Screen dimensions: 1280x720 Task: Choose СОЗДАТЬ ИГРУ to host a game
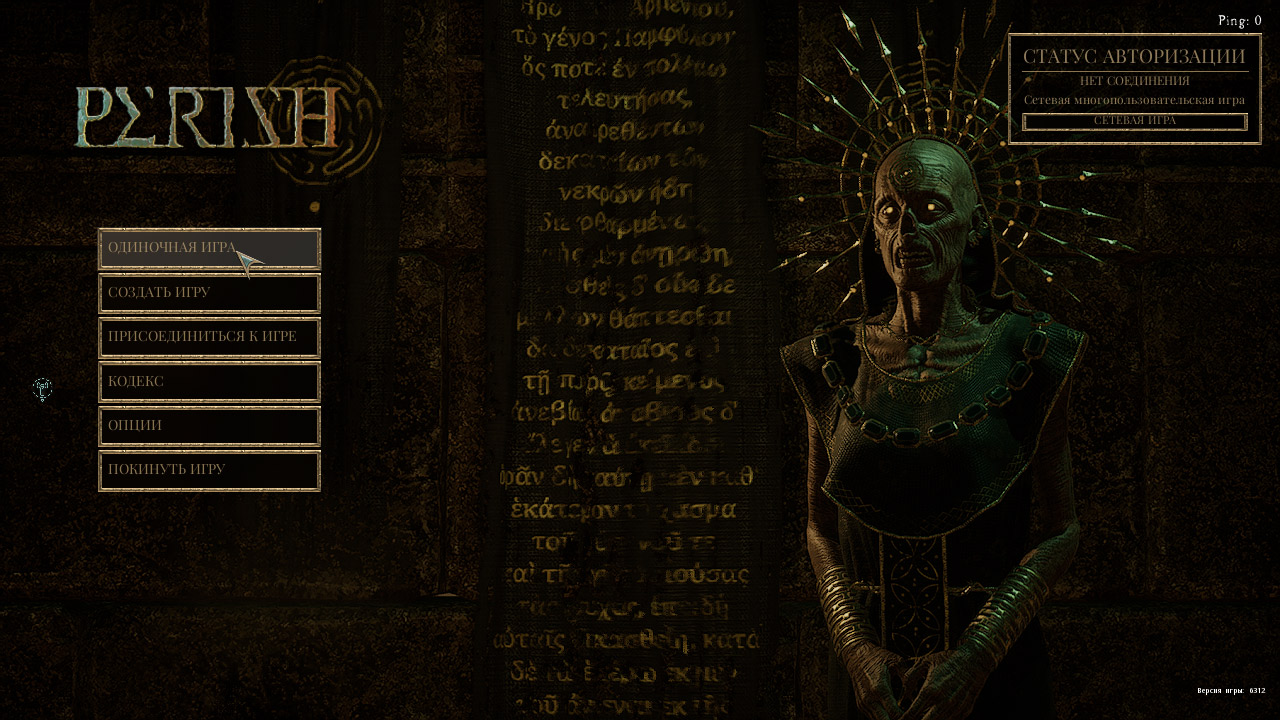point(209,293)
